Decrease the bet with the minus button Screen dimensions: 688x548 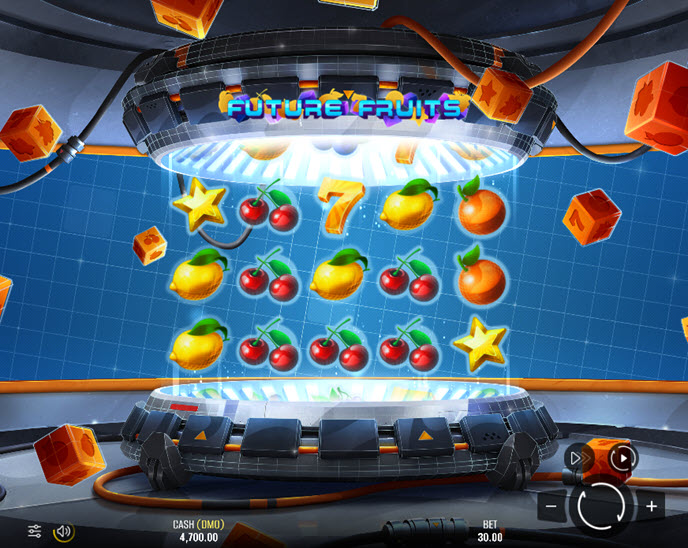551,506
